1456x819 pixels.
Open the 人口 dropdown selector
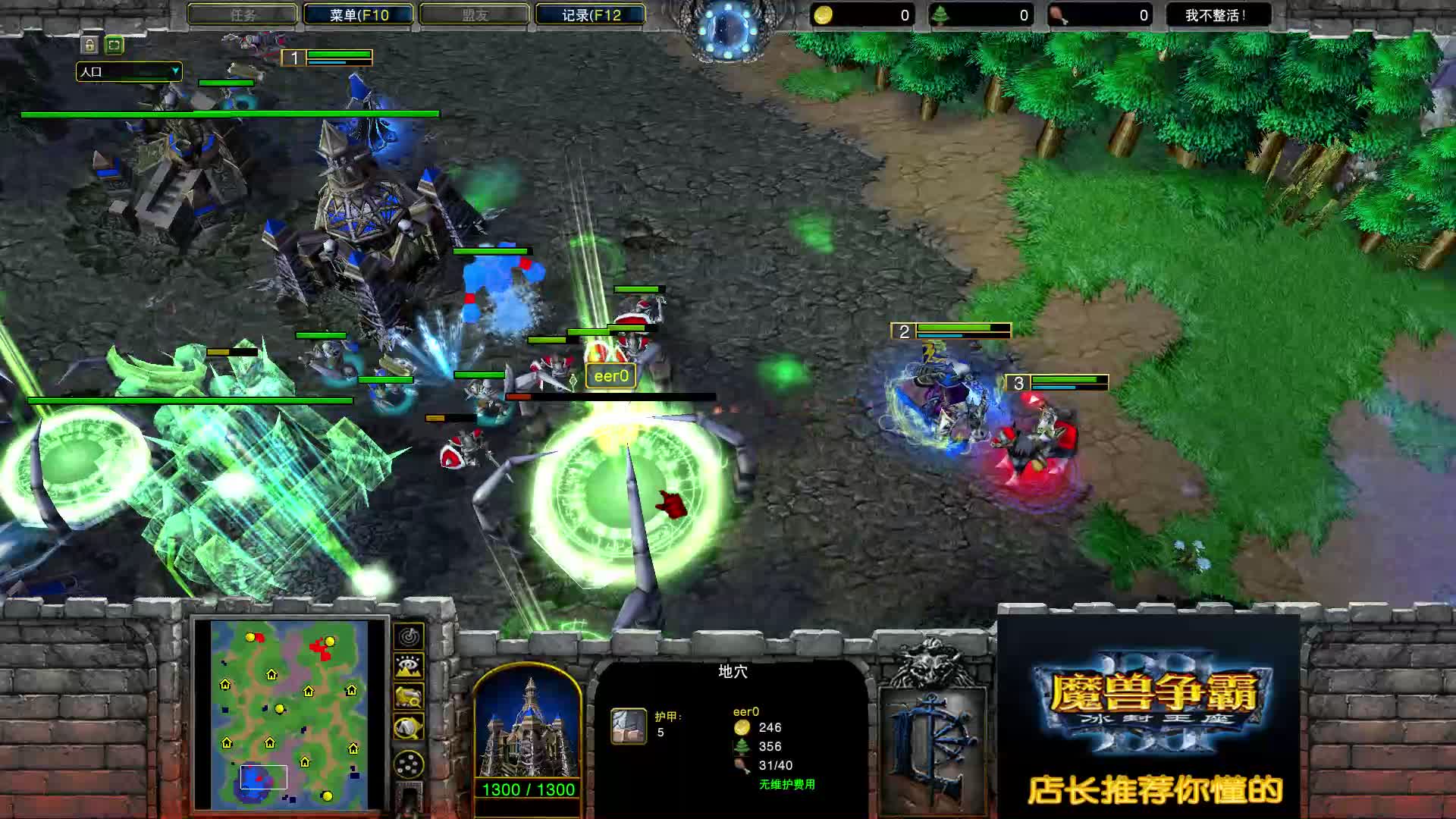pos(129,72)
